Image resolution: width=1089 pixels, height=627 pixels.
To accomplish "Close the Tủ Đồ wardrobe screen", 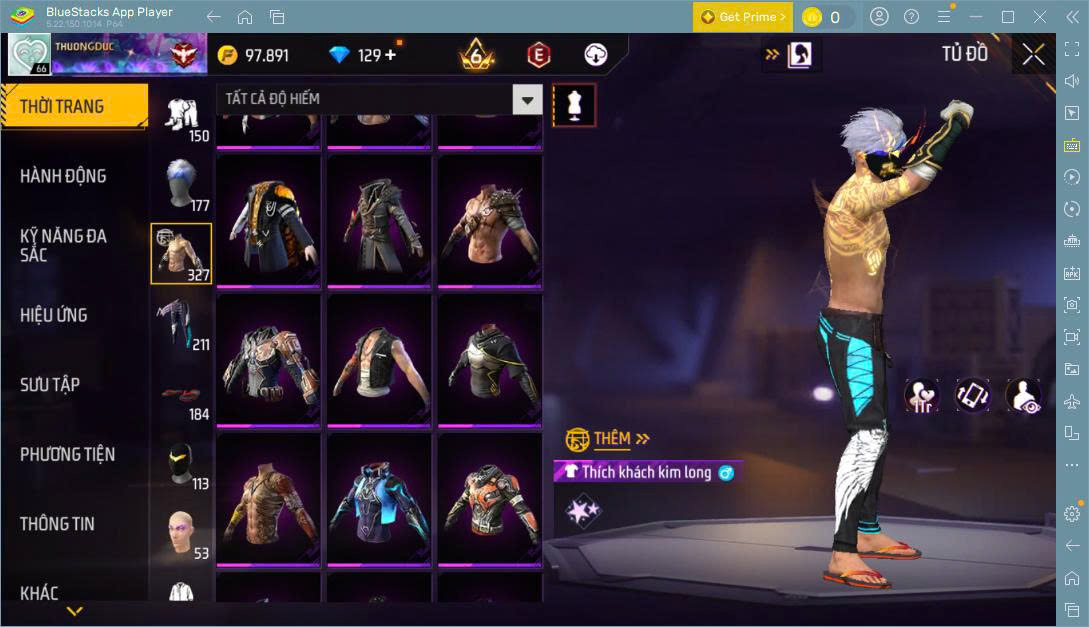I will [x=1033, y=54].
